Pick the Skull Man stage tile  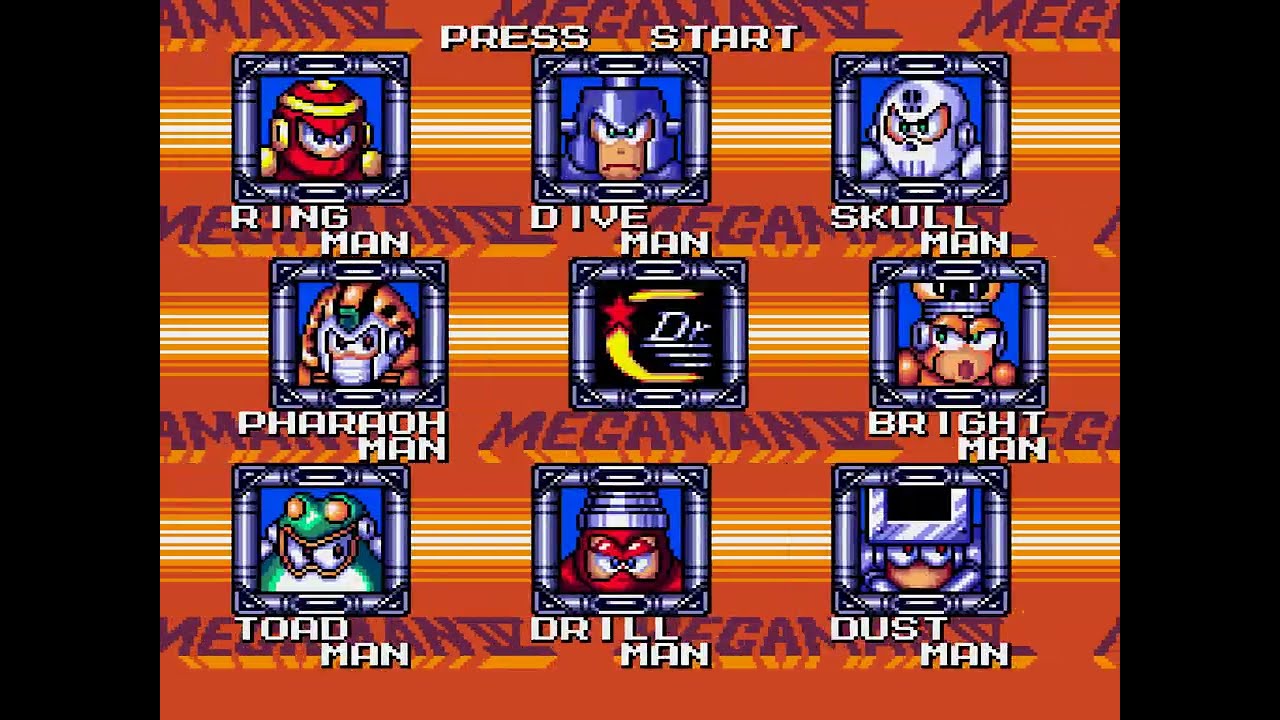921,129
